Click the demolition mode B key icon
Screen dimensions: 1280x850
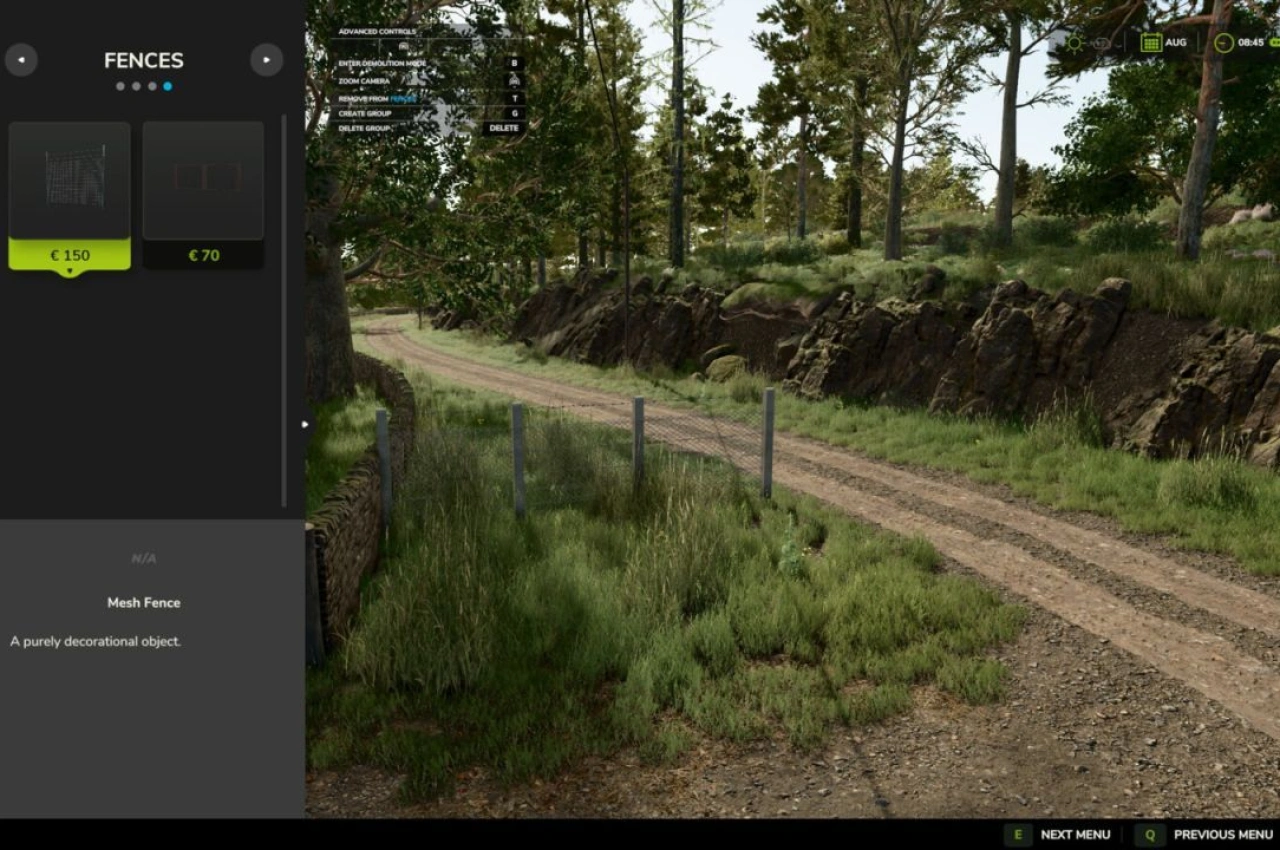tap(516, 63)
